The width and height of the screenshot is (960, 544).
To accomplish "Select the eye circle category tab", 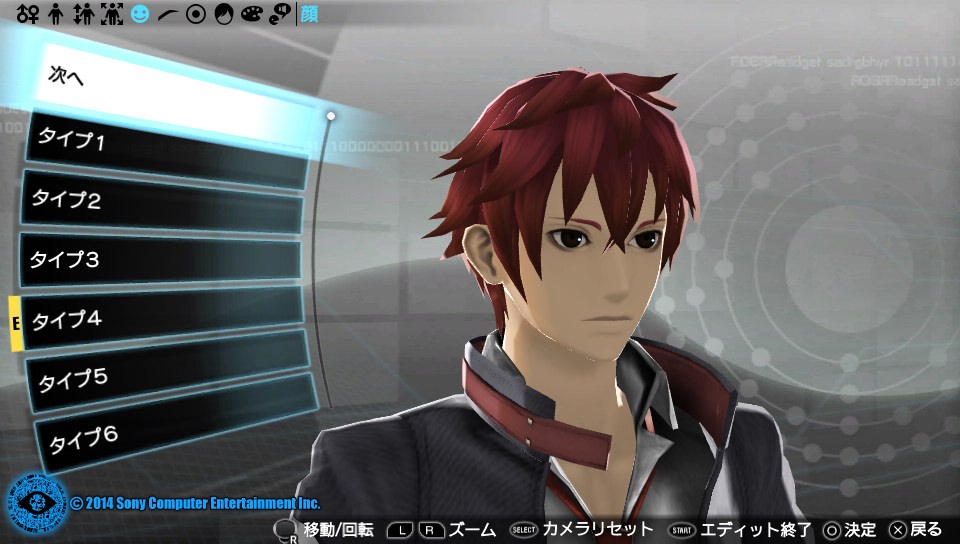I will (196, 15).
